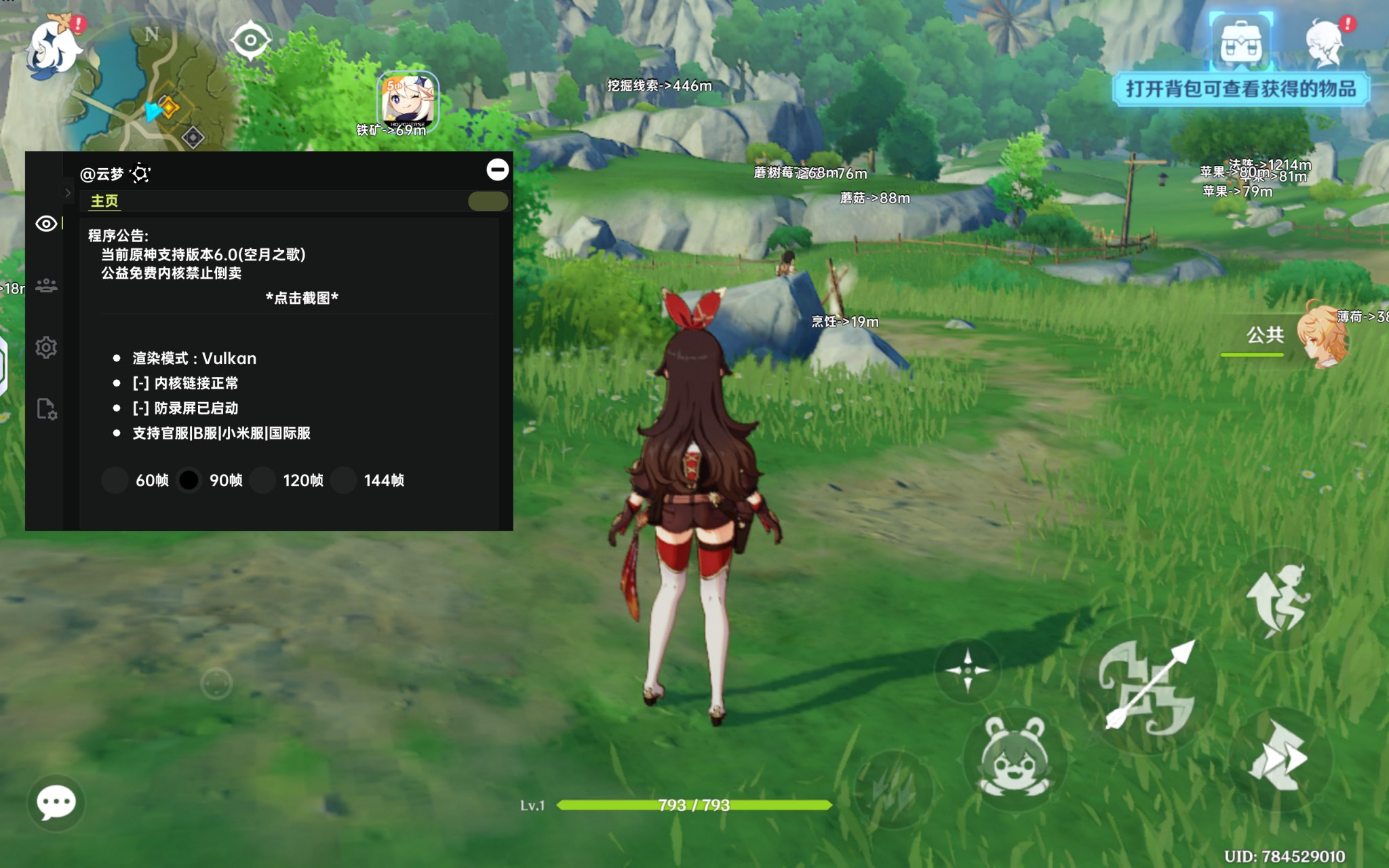Open the file settings section in sidebar
Screen dimensions: 1389x868
click(x=46, y=409)
